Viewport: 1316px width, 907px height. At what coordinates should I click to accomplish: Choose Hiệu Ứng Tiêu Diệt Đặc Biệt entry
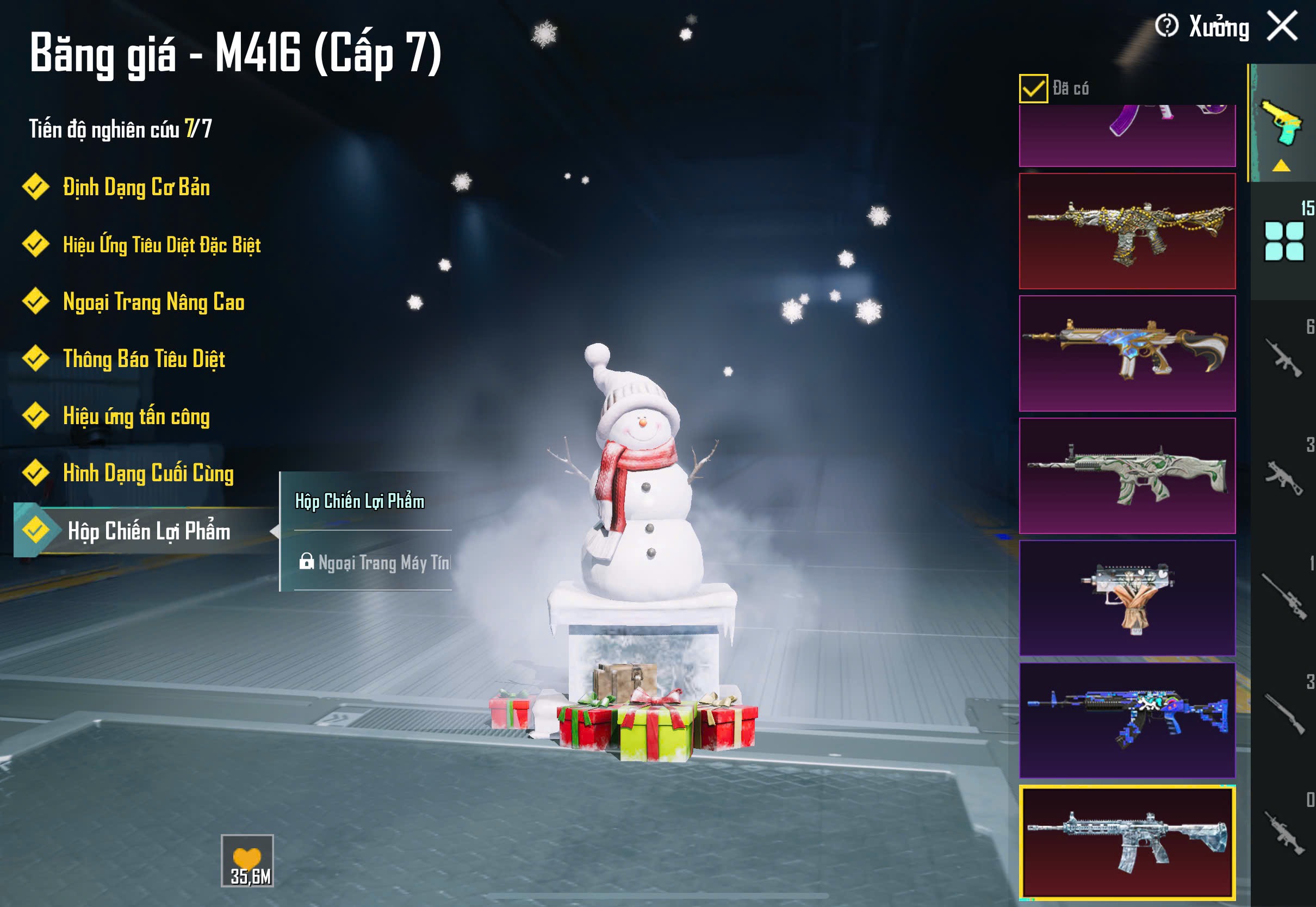tap(161, 245)
